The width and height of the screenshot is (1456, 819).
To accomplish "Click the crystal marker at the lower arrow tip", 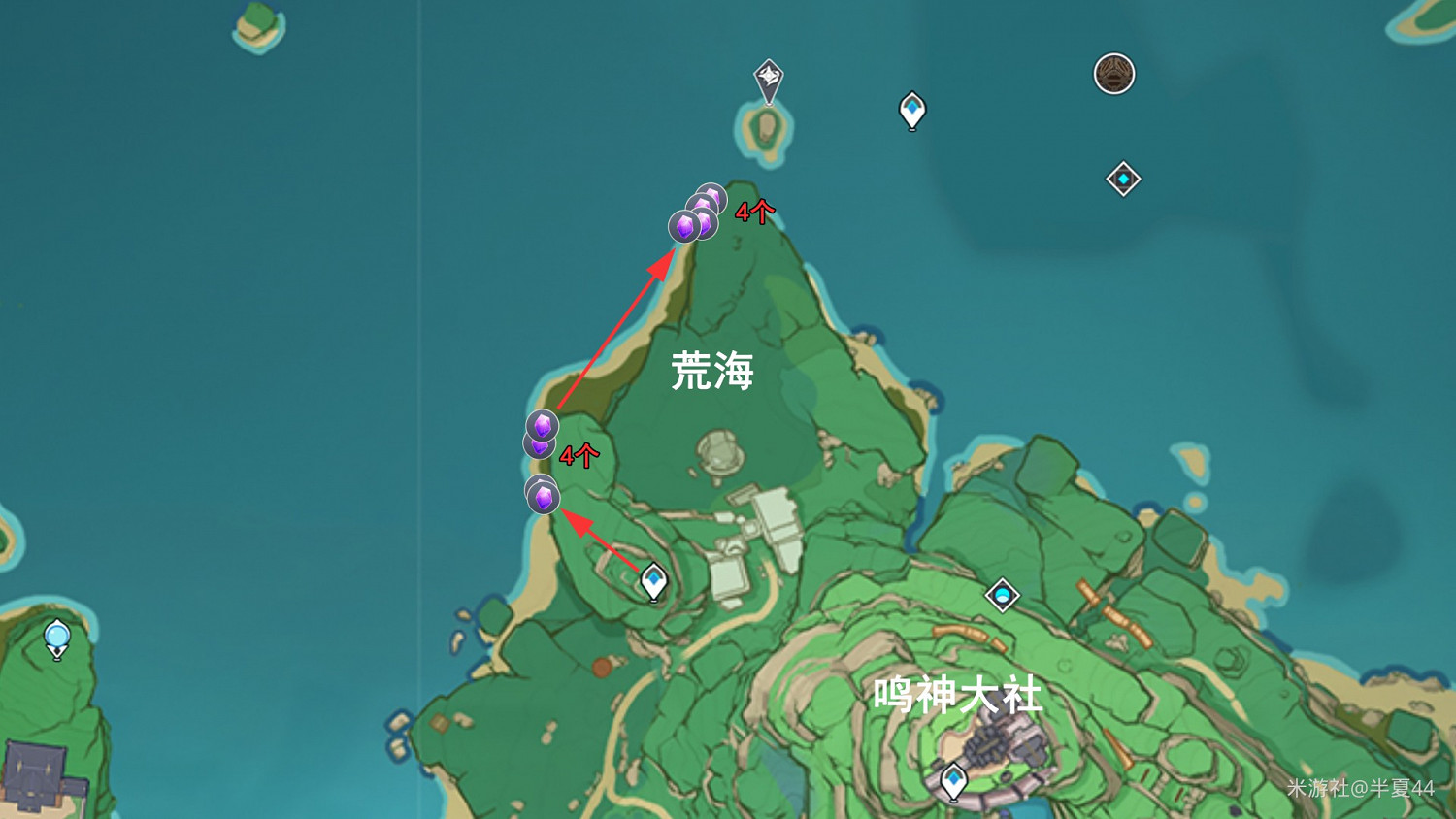I will pos(545,496).
